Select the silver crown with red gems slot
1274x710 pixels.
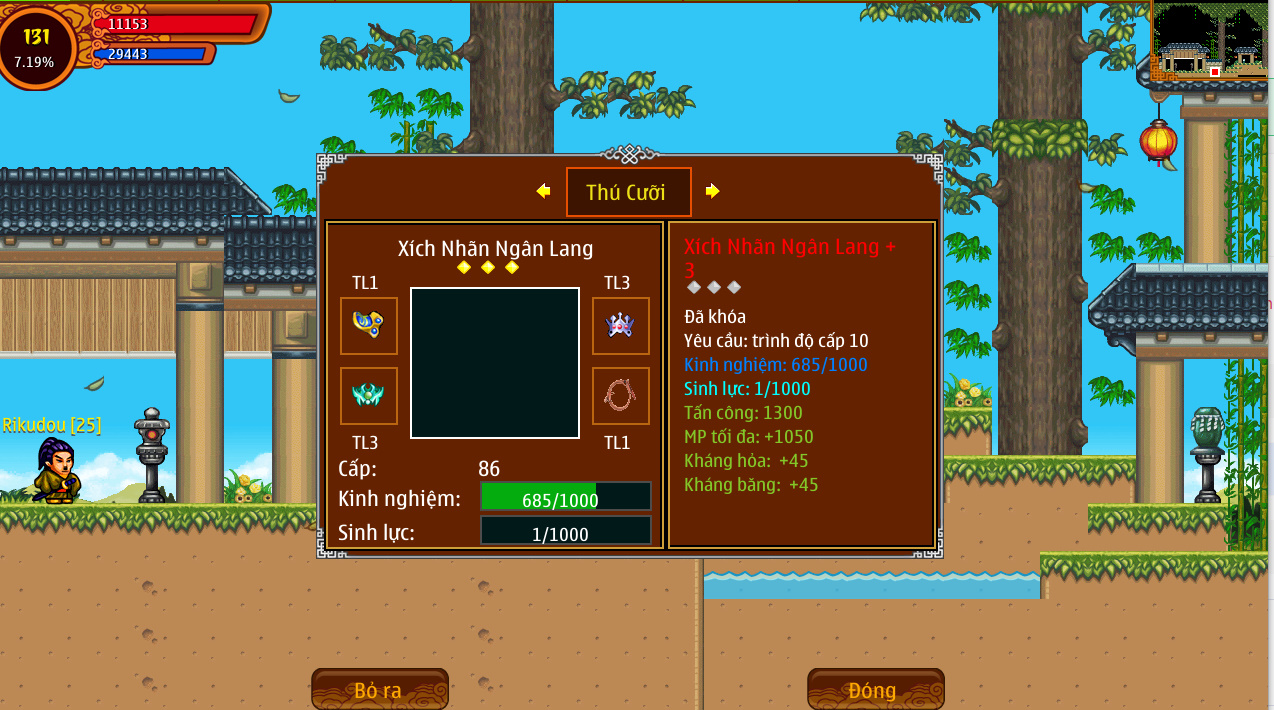[620, 326]
